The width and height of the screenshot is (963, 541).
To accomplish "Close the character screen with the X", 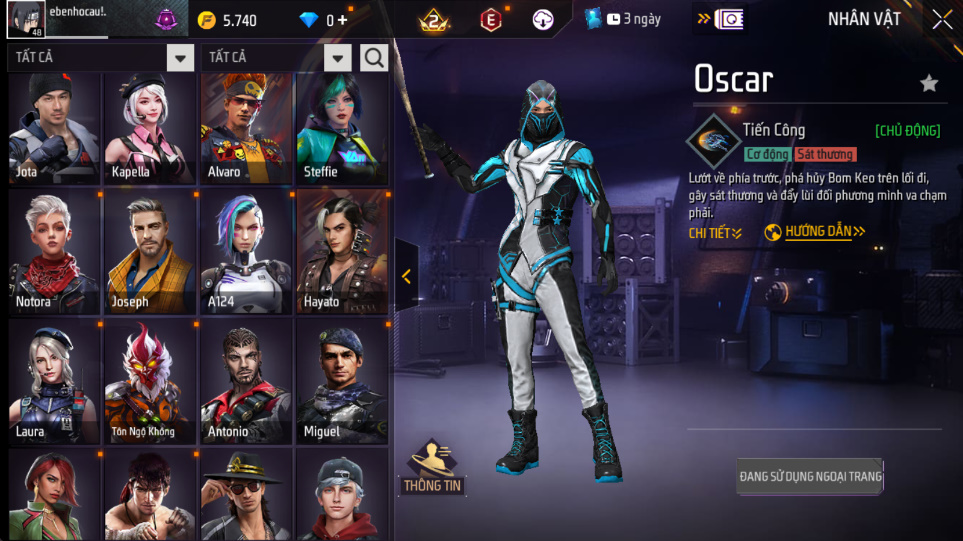I will click(x=941, y=20).
